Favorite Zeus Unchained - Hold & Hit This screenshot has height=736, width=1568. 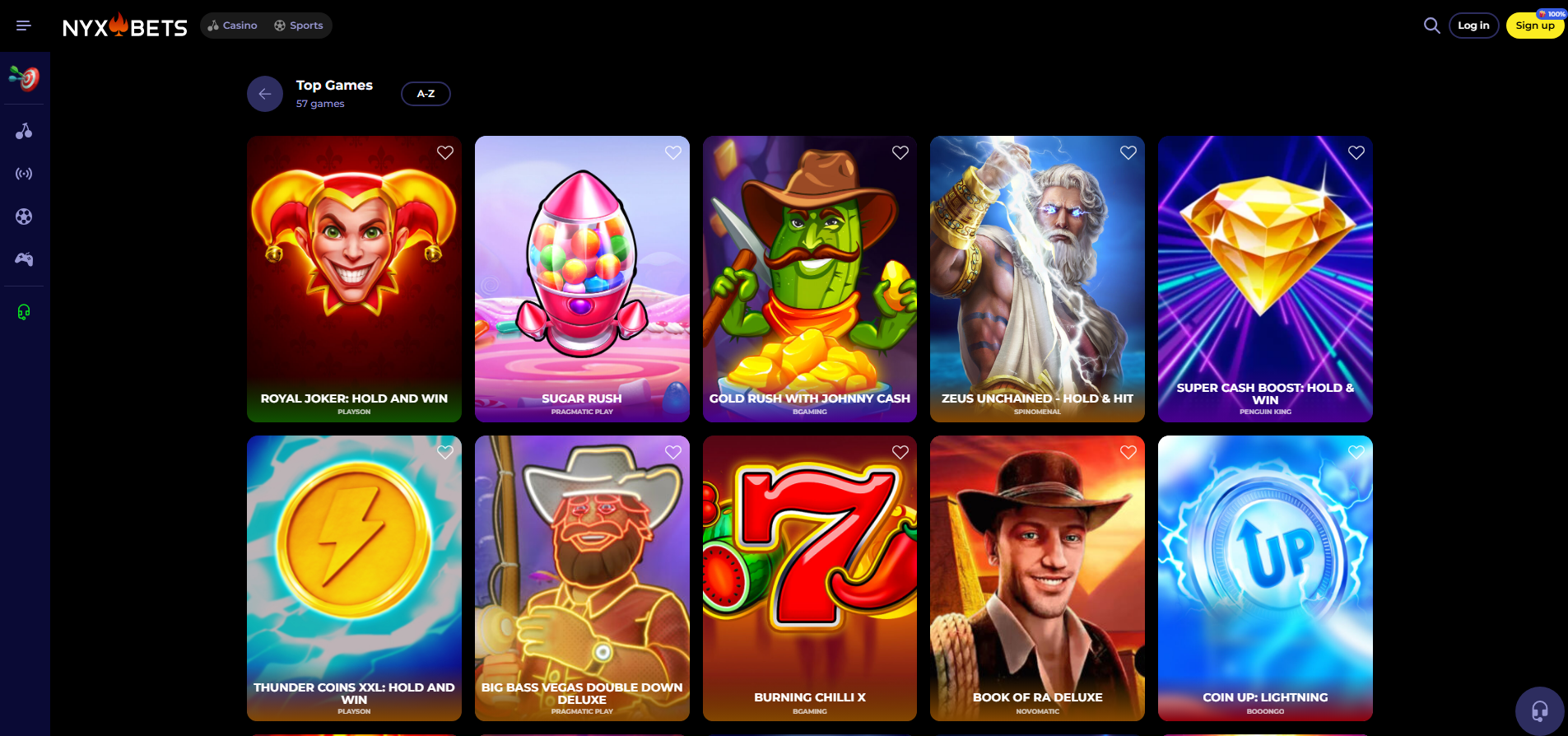coord(1128,152)
